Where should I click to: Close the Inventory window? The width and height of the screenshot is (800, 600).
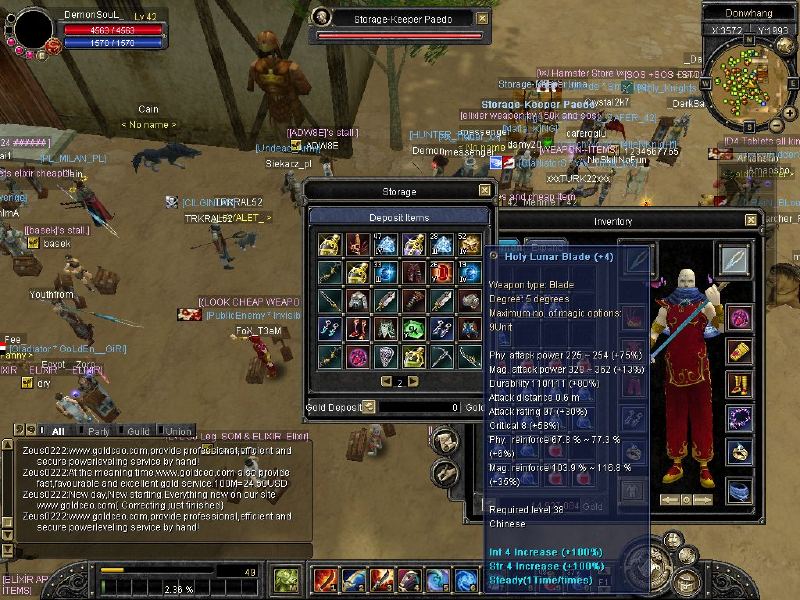(x=751, y=220)
